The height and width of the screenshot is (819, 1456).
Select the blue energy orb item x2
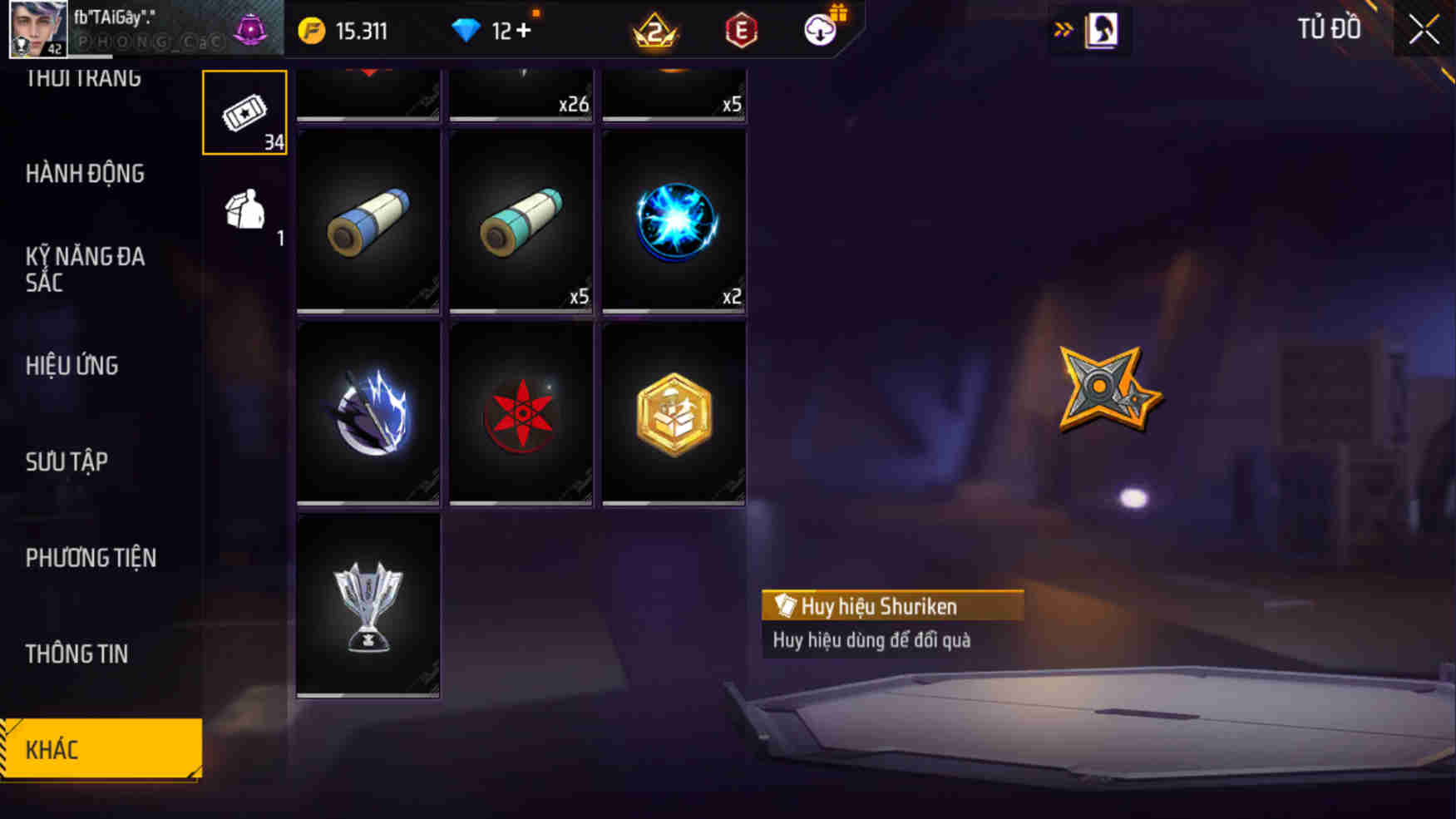(674, 222)
